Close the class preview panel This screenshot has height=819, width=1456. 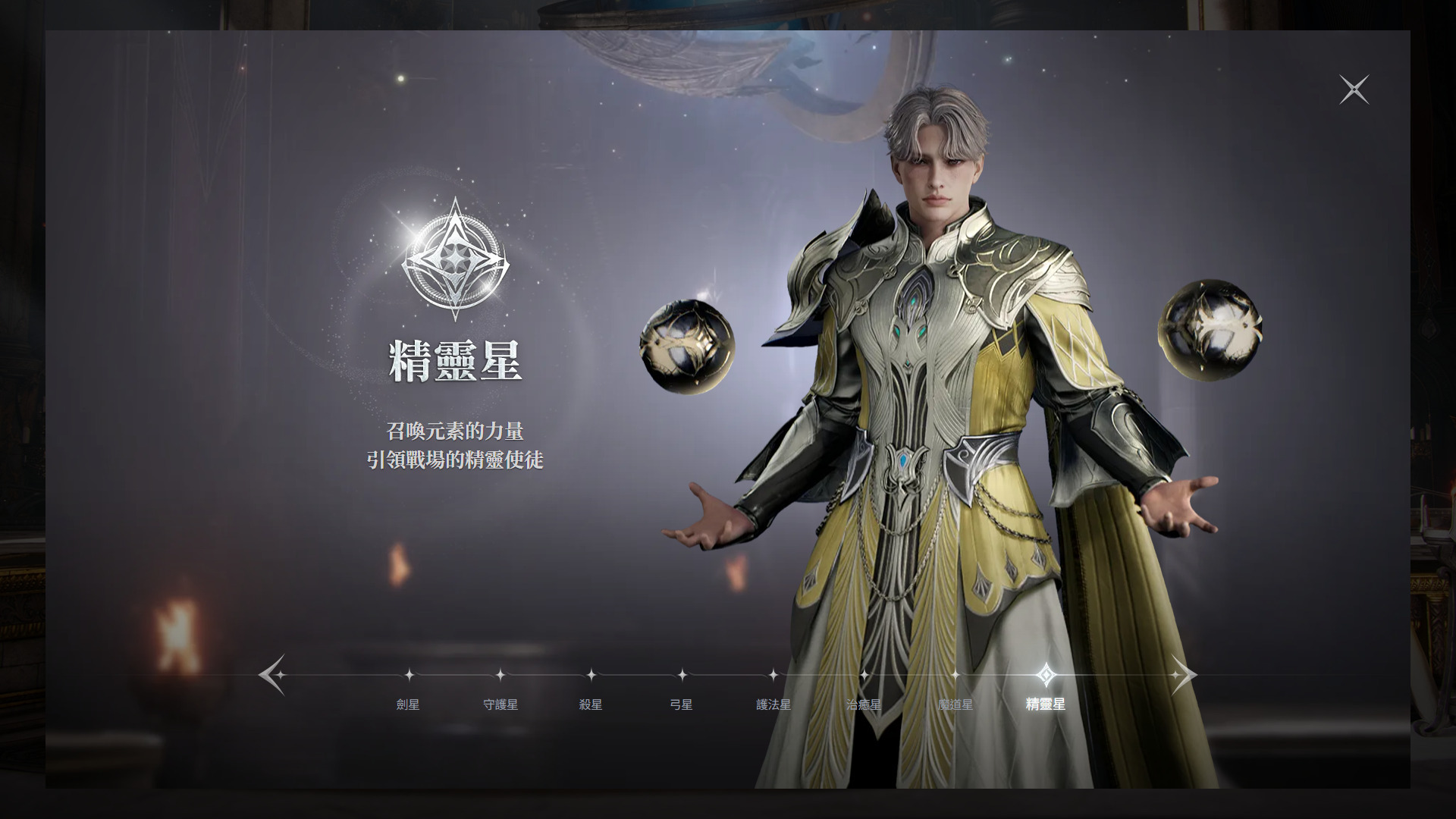pyautogui.click(x=1354, y=89)
